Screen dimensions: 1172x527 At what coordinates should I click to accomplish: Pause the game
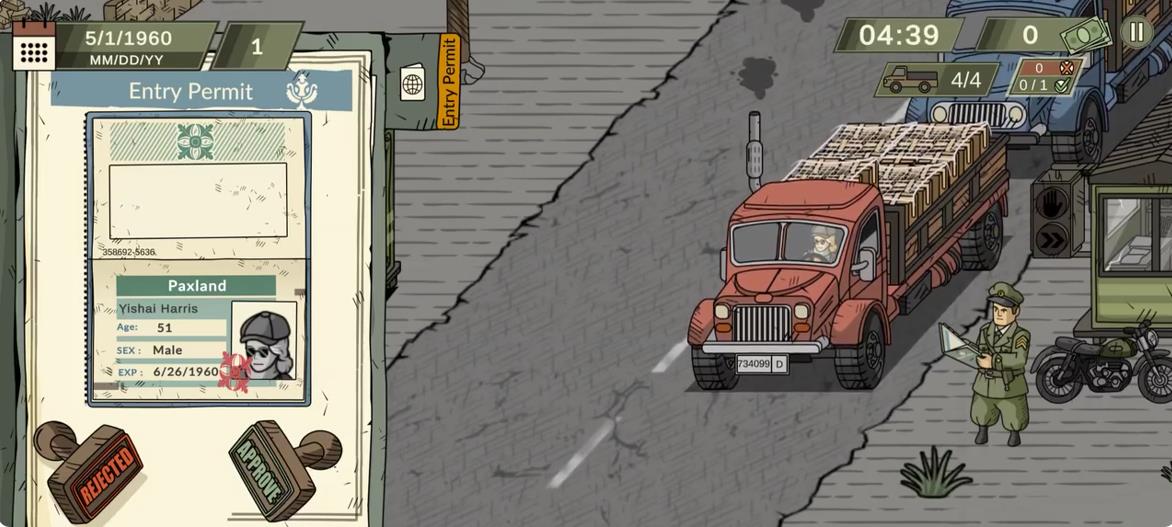tap(1136, 31)
